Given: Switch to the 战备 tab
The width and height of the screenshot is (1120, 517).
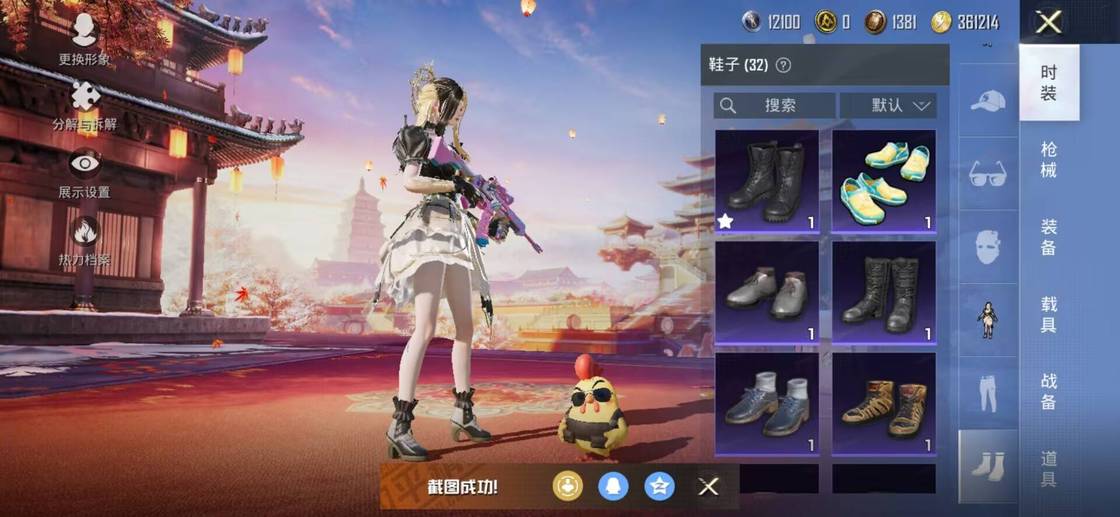Looking at the screenshot, I should (x=1048, y=390).
